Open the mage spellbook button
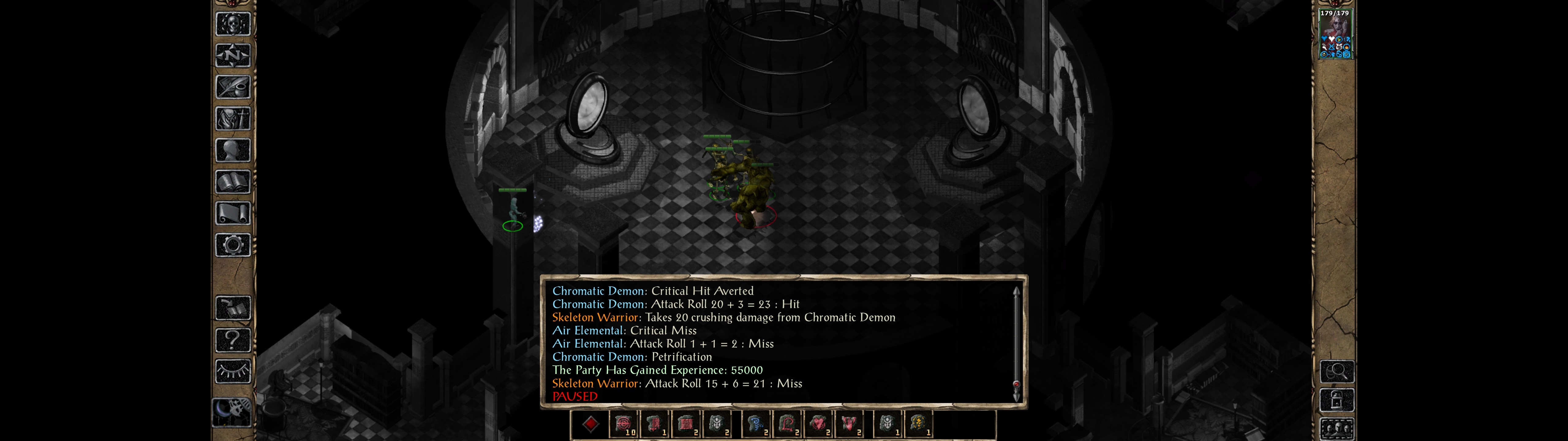Viewport: 1568px width, 441px height. [x=232, y=182]
